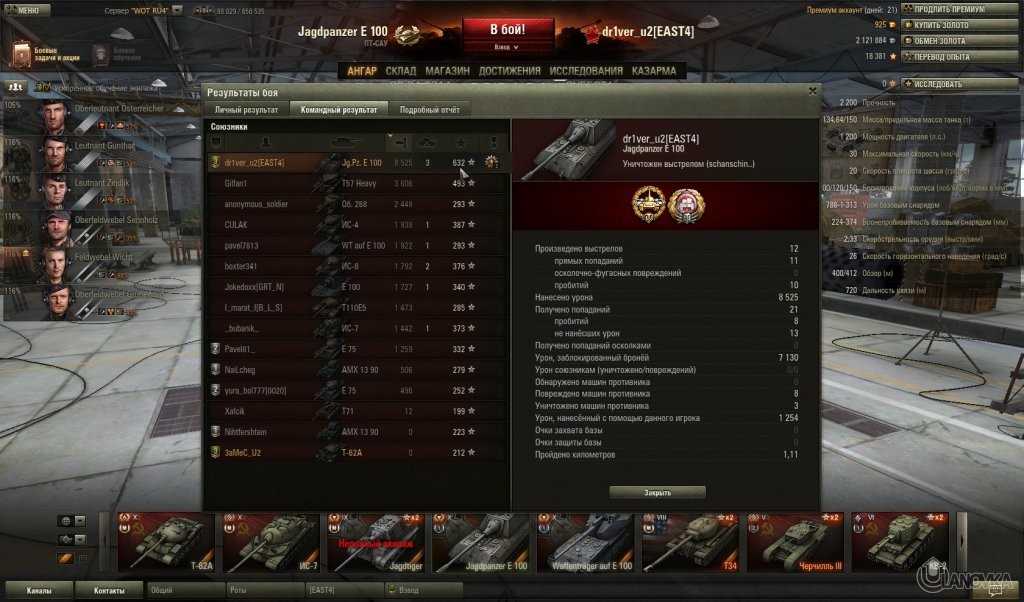Open the МЕНЮ button
Screen dimensions: 1024x602
(x=26, y=9)
